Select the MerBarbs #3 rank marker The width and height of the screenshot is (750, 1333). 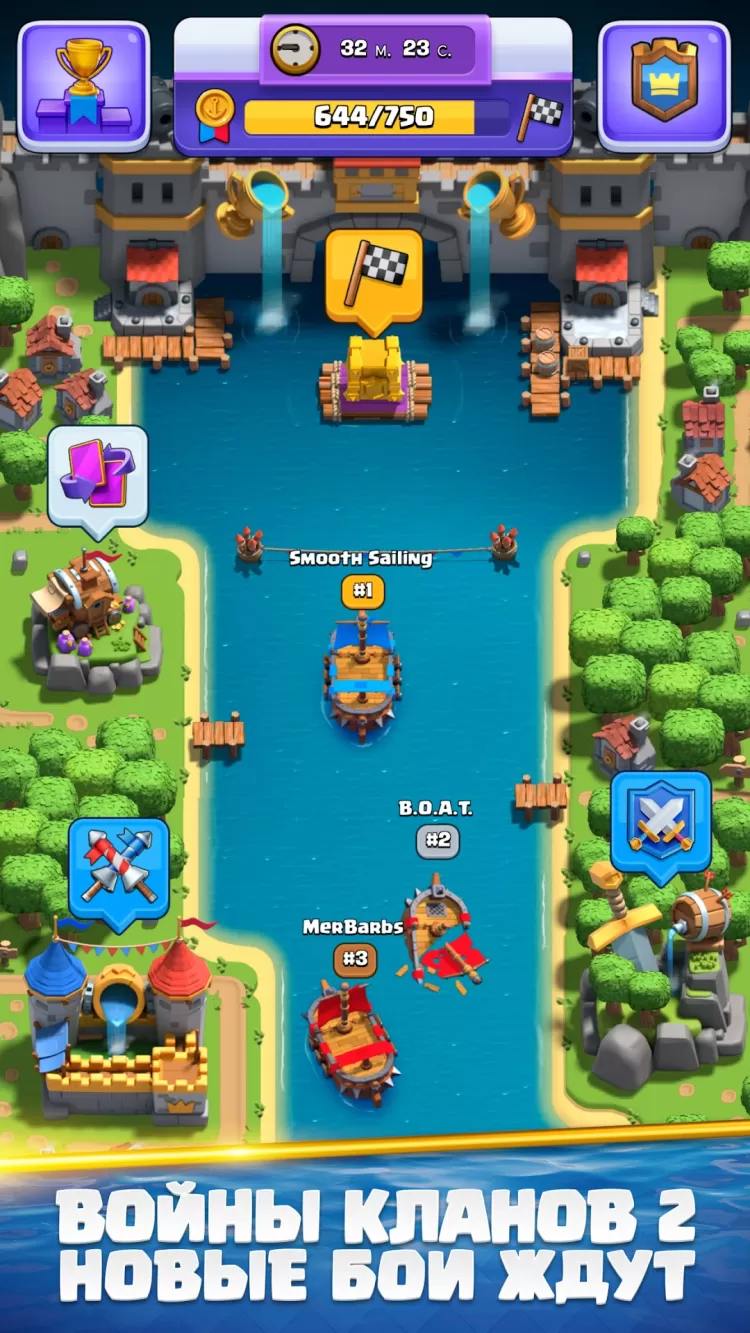point(355,959)
